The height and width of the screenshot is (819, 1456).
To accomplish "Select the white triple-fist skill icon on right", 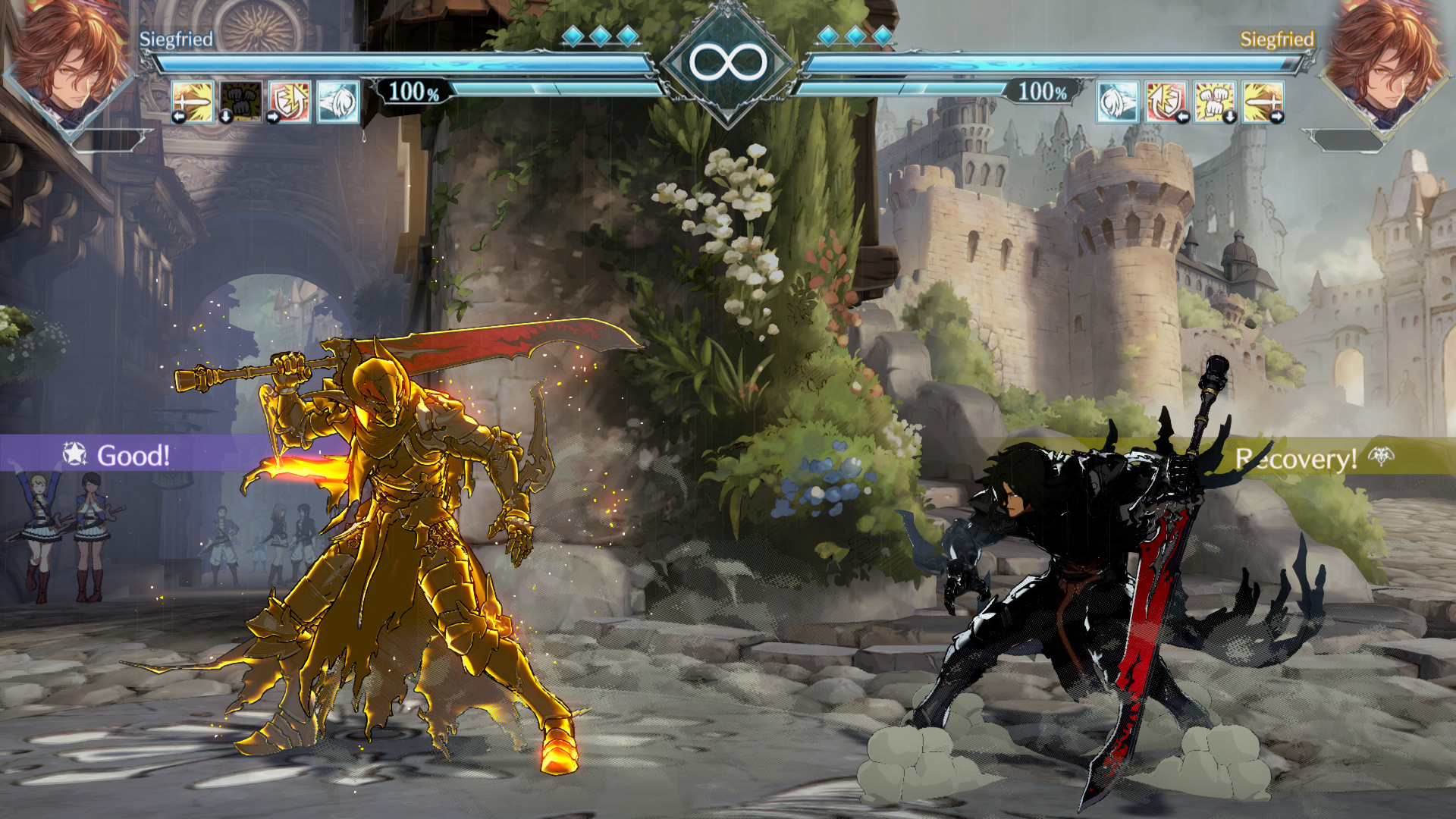I will click(1214, 102).
